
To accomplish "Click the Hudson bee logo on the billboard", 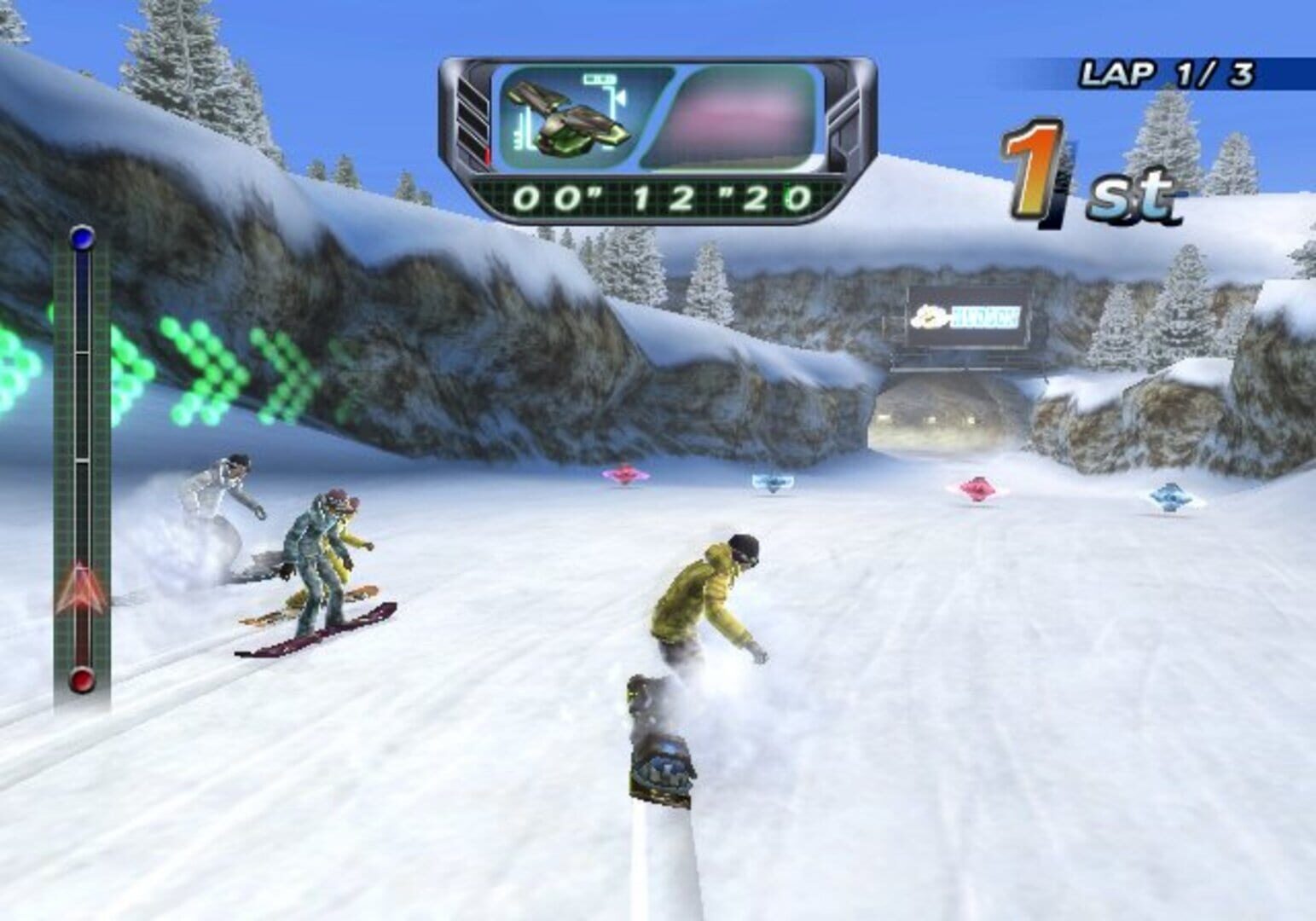I will click(930, 314).
